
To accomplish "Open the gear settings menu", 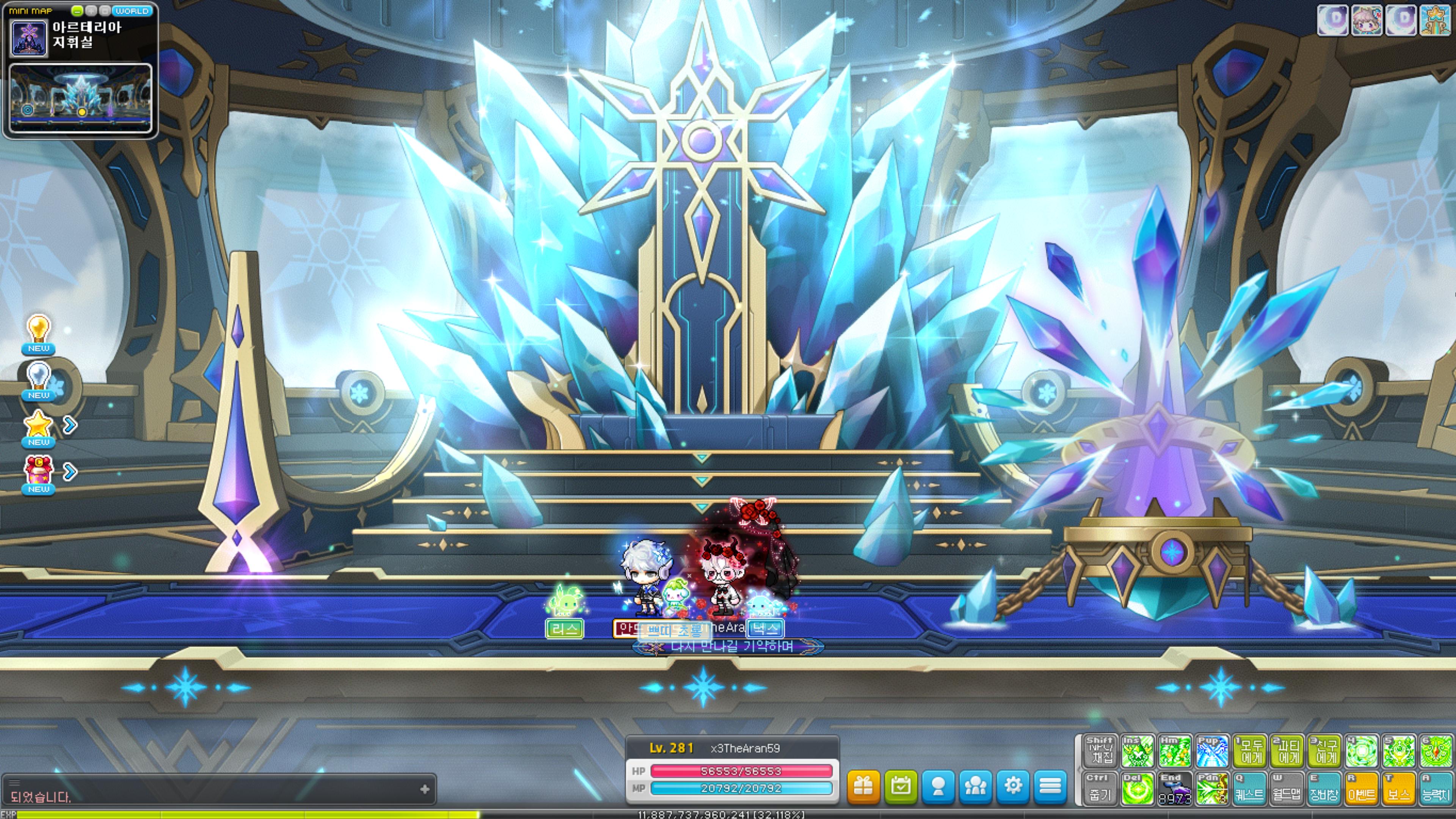I will pos(1013,786).
